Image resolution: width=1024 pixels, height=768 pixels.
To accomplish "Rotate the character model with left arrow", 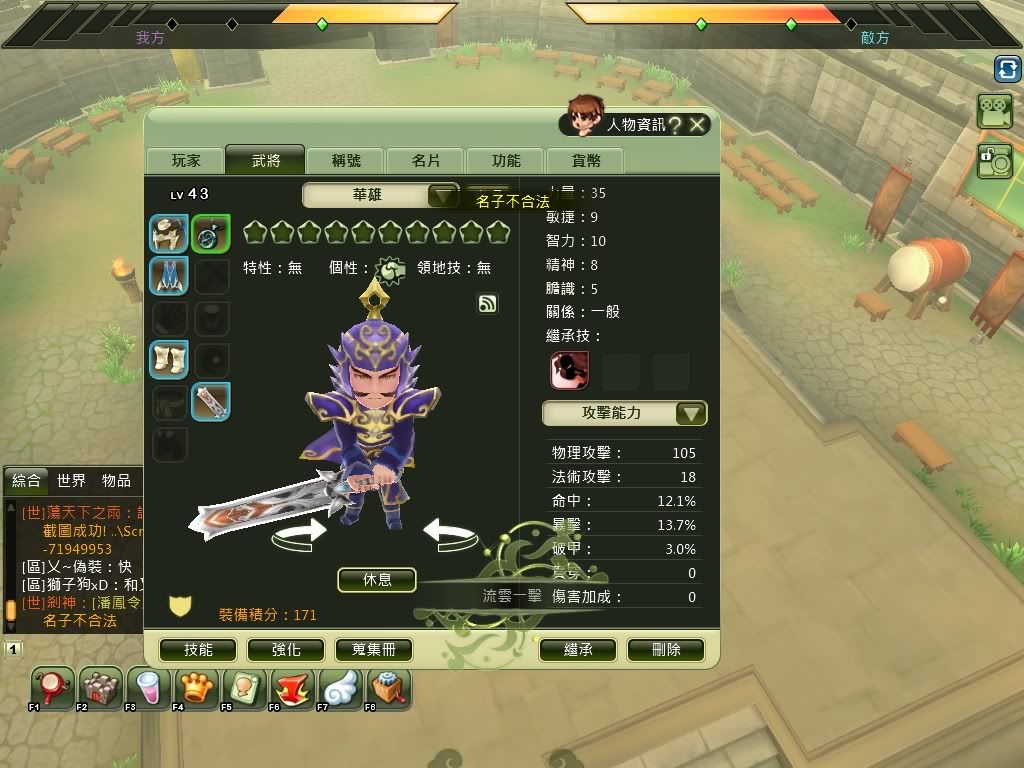I will coord(300,532).
